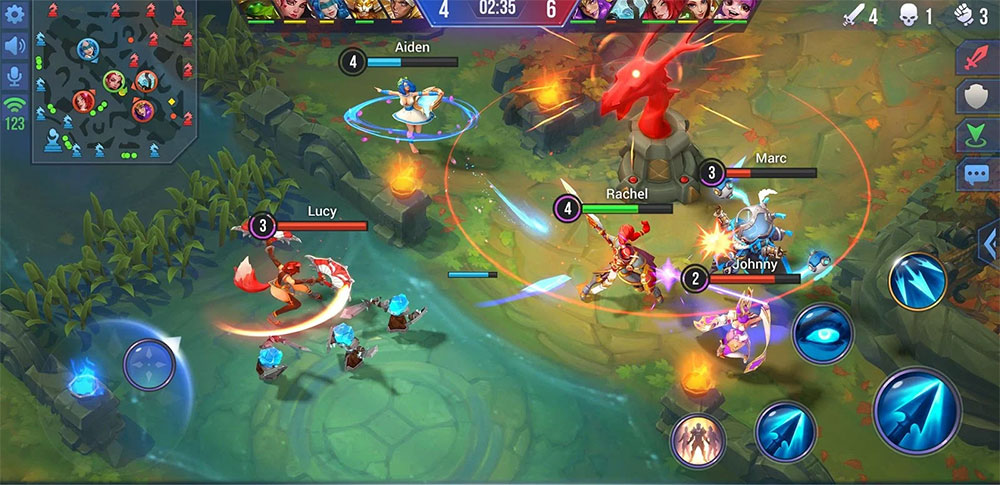
Task: Tap the virtual movement joystick
Action: pyautogui.click(x=149, y=365)
